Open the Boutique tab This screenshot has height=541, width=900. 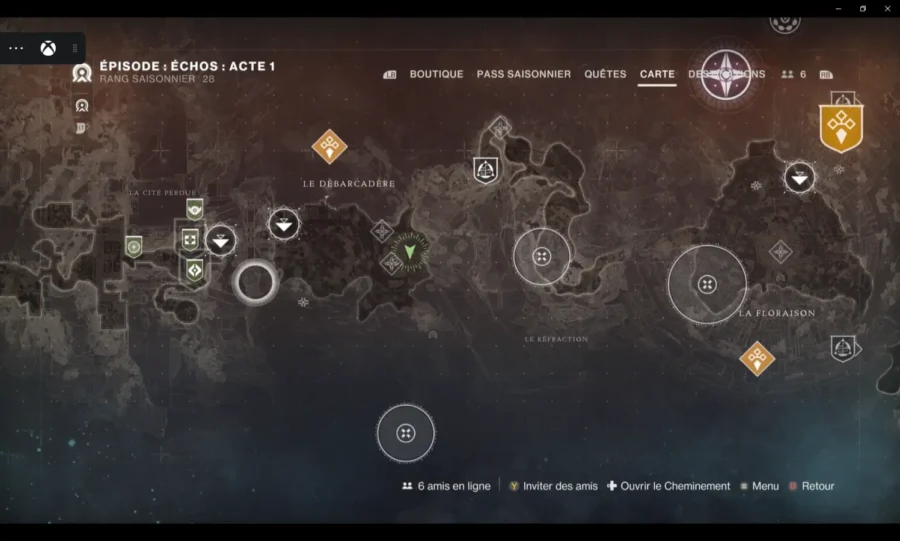click(436, 74)
